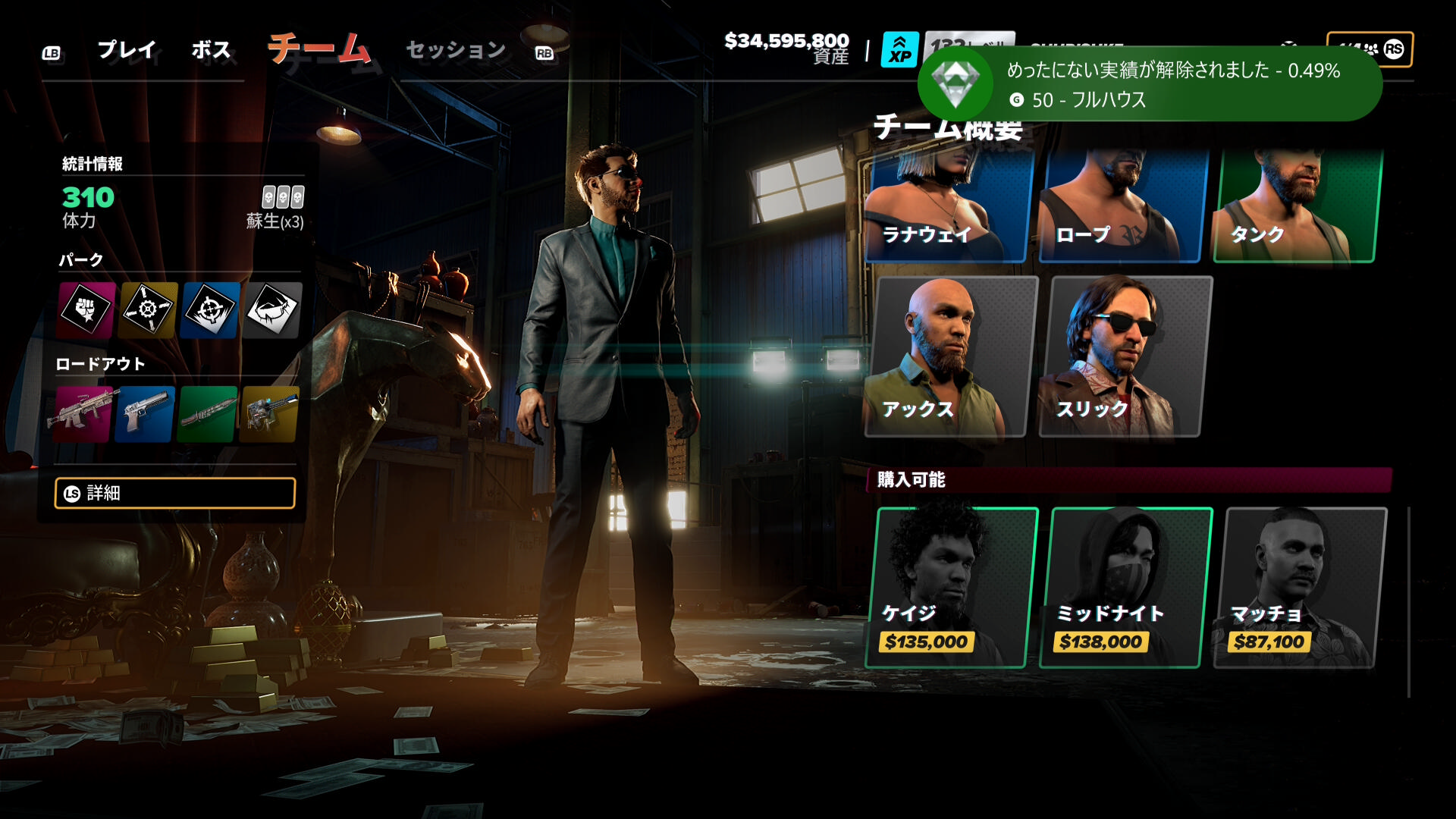Switch to the プレイ tab
The image size is (1456, 819).
127,50
